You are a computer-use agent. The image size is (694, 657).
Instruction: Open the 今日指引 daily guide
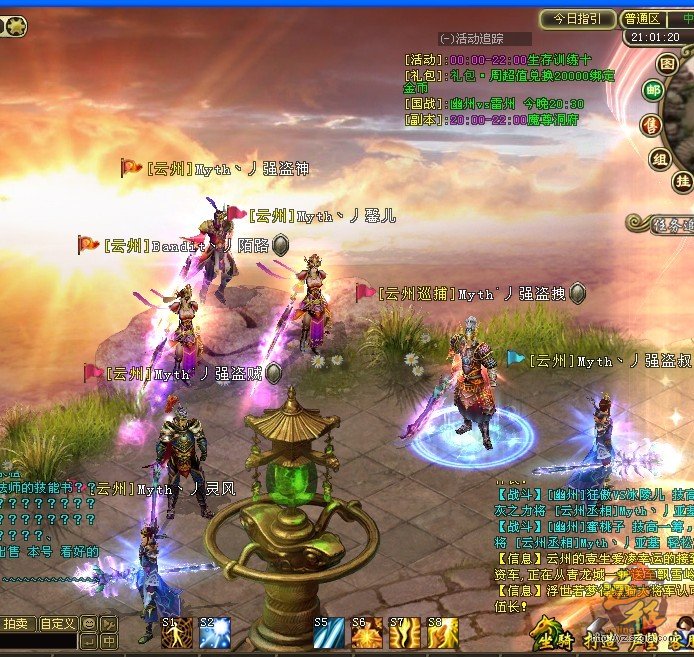pyautogui.click(x=577, y=18)
